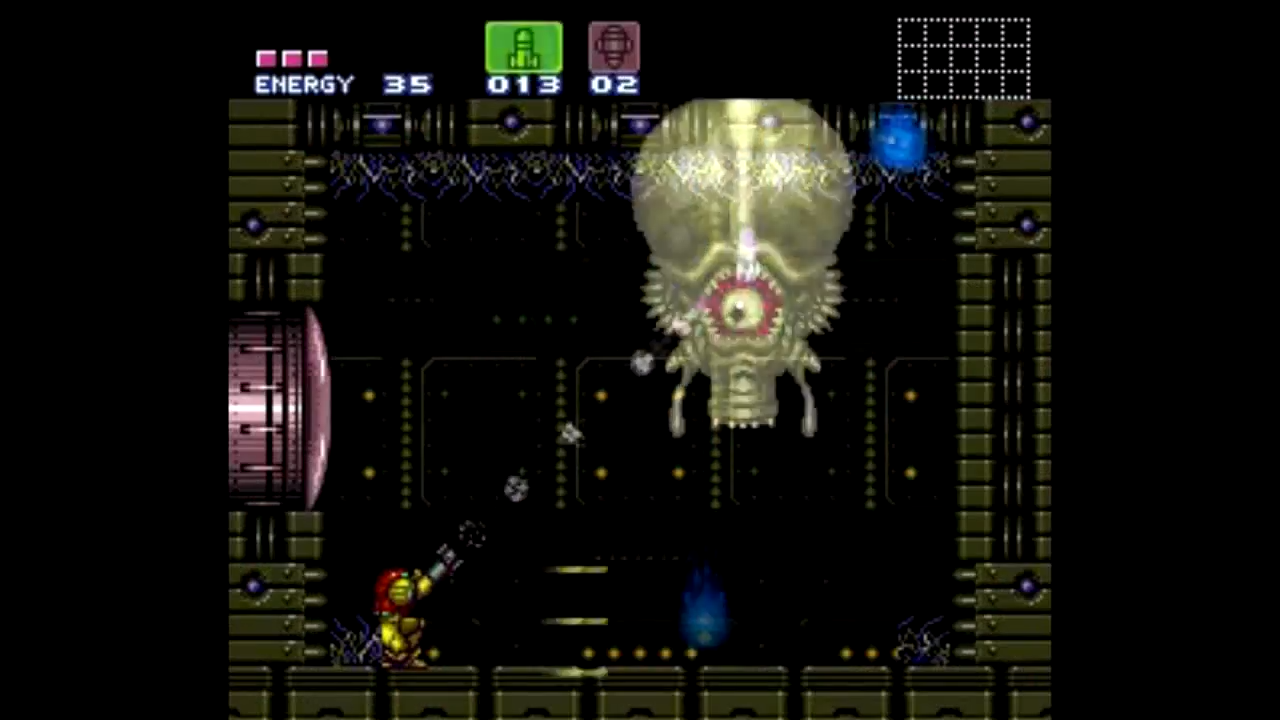Toggle the third energy tank square
Image resolution: width=1280 pixels, height=720 pixels.
[x=316, y=58]
